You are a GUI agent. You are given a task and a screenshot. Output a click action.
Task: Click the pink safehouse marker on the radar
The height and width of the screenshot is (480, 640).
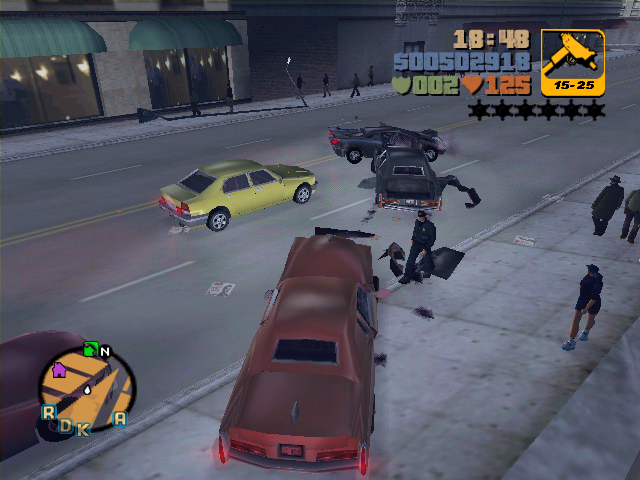(59, 370)
